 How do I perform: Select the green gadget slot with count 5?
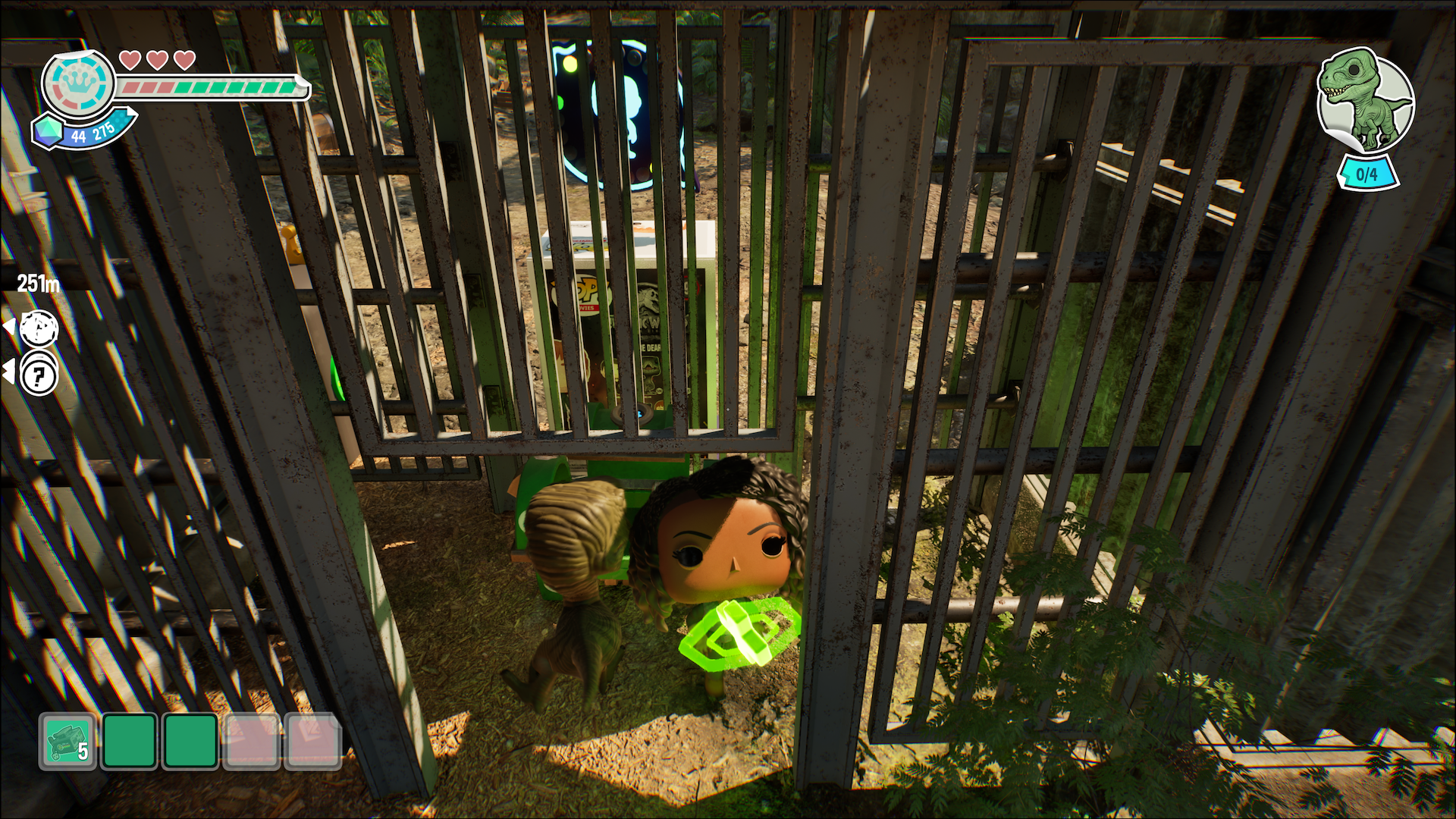(x=67, y=741)
